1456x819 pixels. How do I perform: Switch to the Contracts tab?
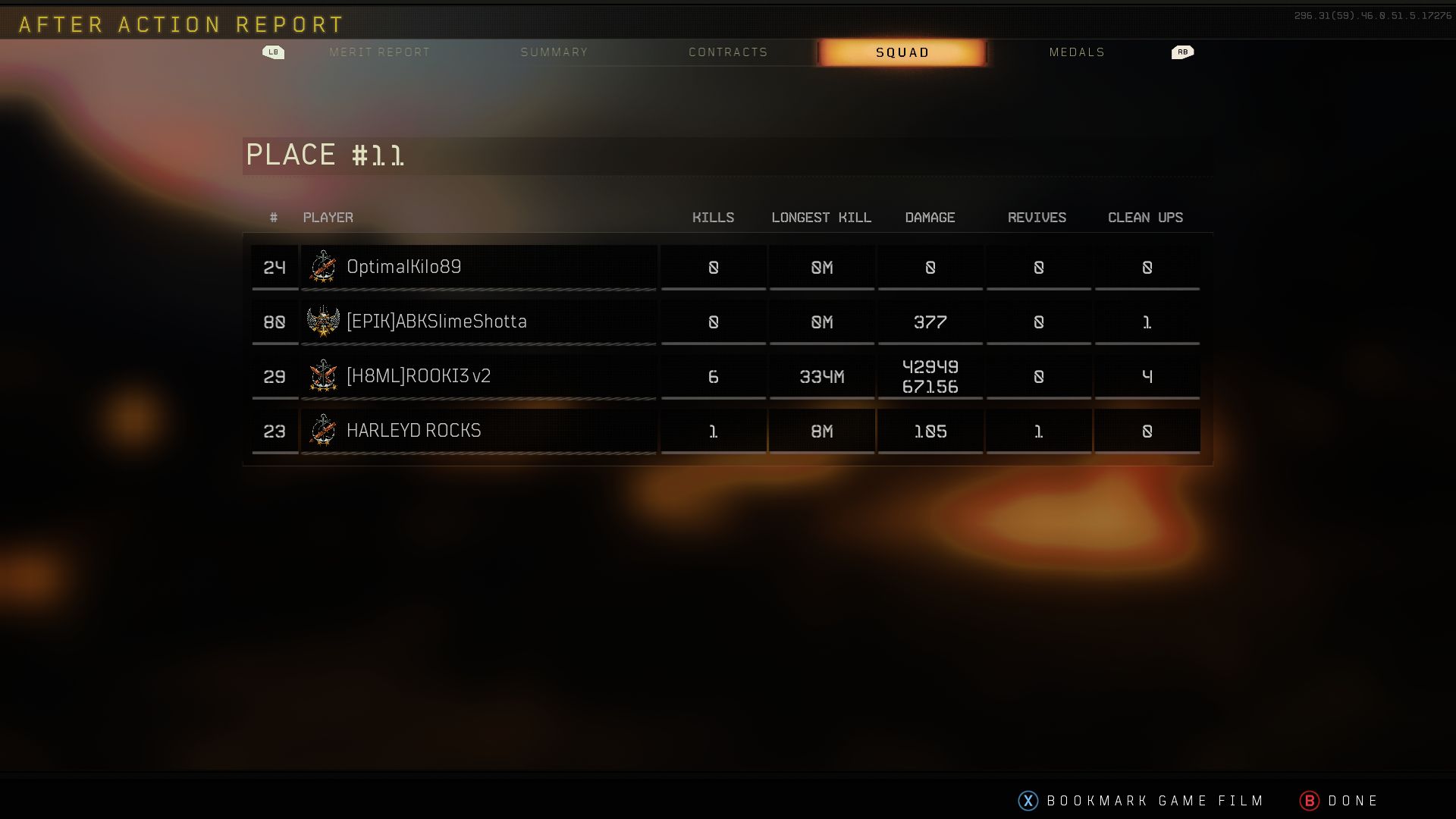tap(727, 52)
